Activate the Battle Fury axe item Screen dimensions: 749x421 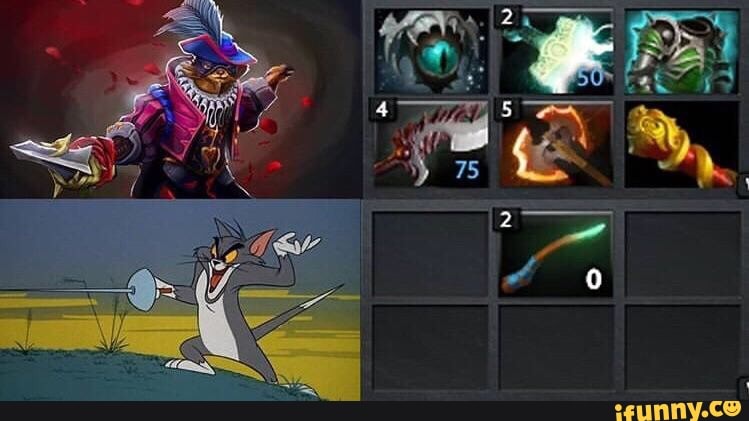(x=556, y=143)
